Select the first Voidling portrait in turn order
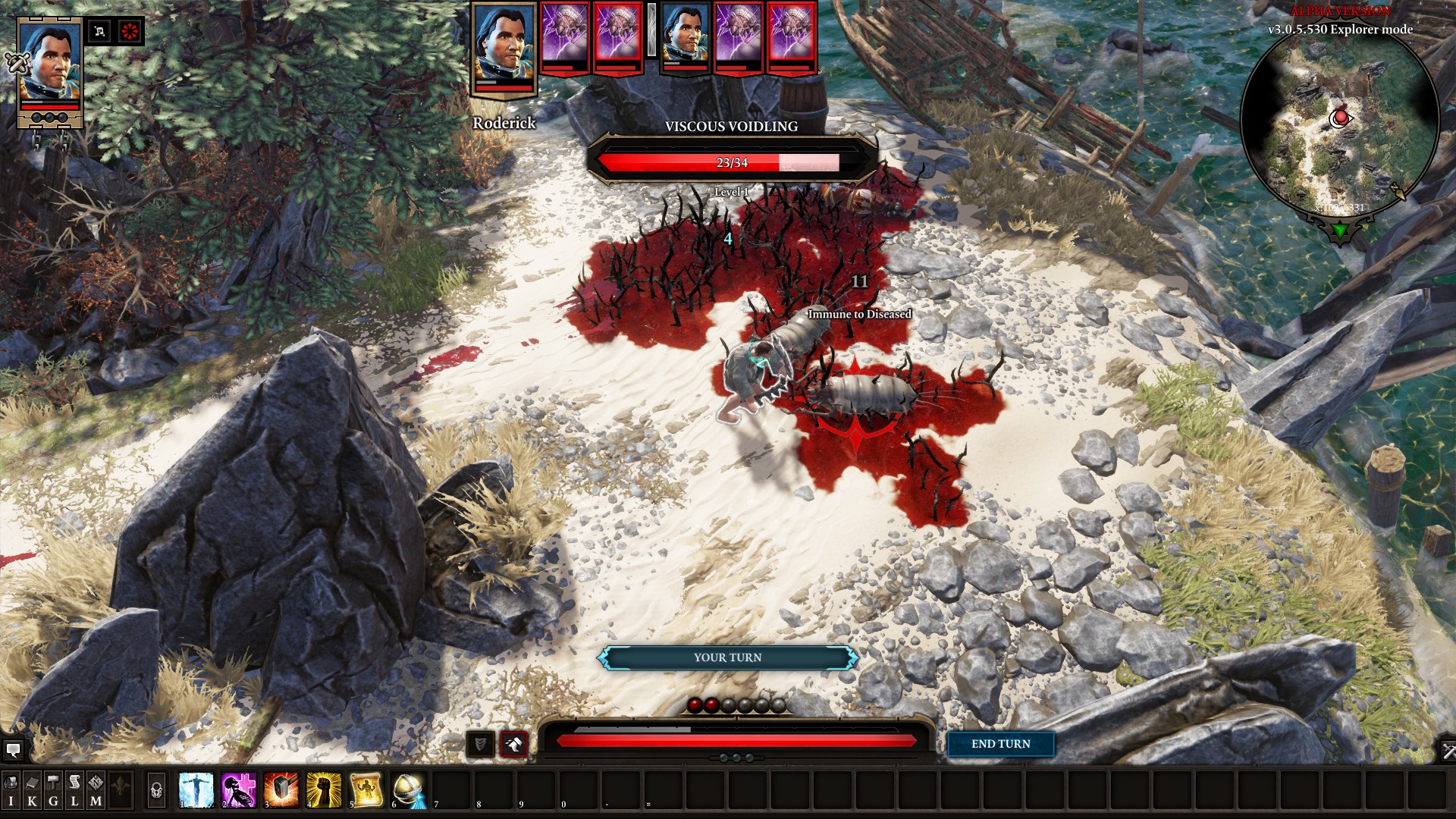The height and width of the screenshot is (819, 1456). (565, 36)
